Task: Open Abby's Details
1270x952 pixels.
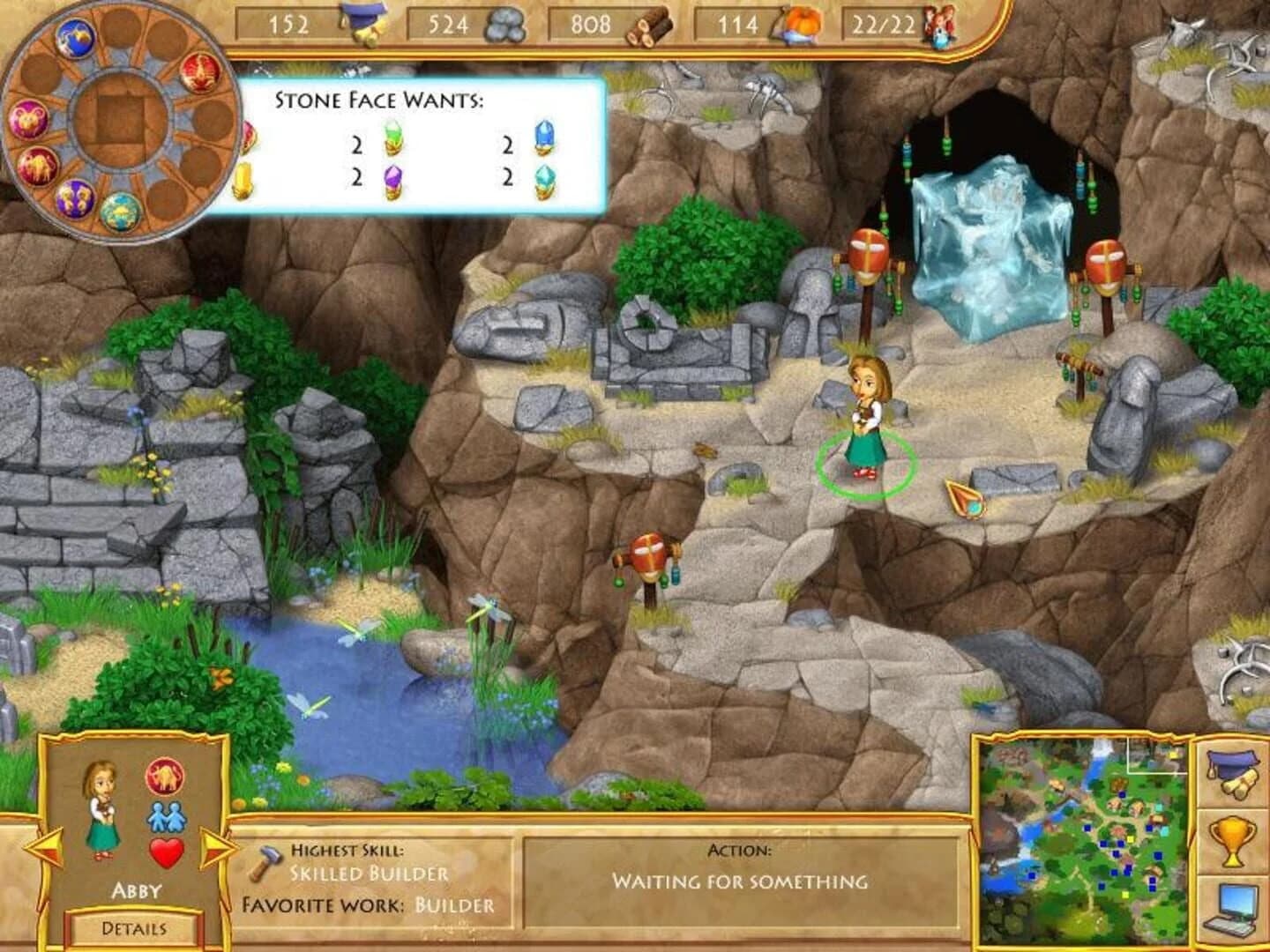Action: (x=132, y=926)
